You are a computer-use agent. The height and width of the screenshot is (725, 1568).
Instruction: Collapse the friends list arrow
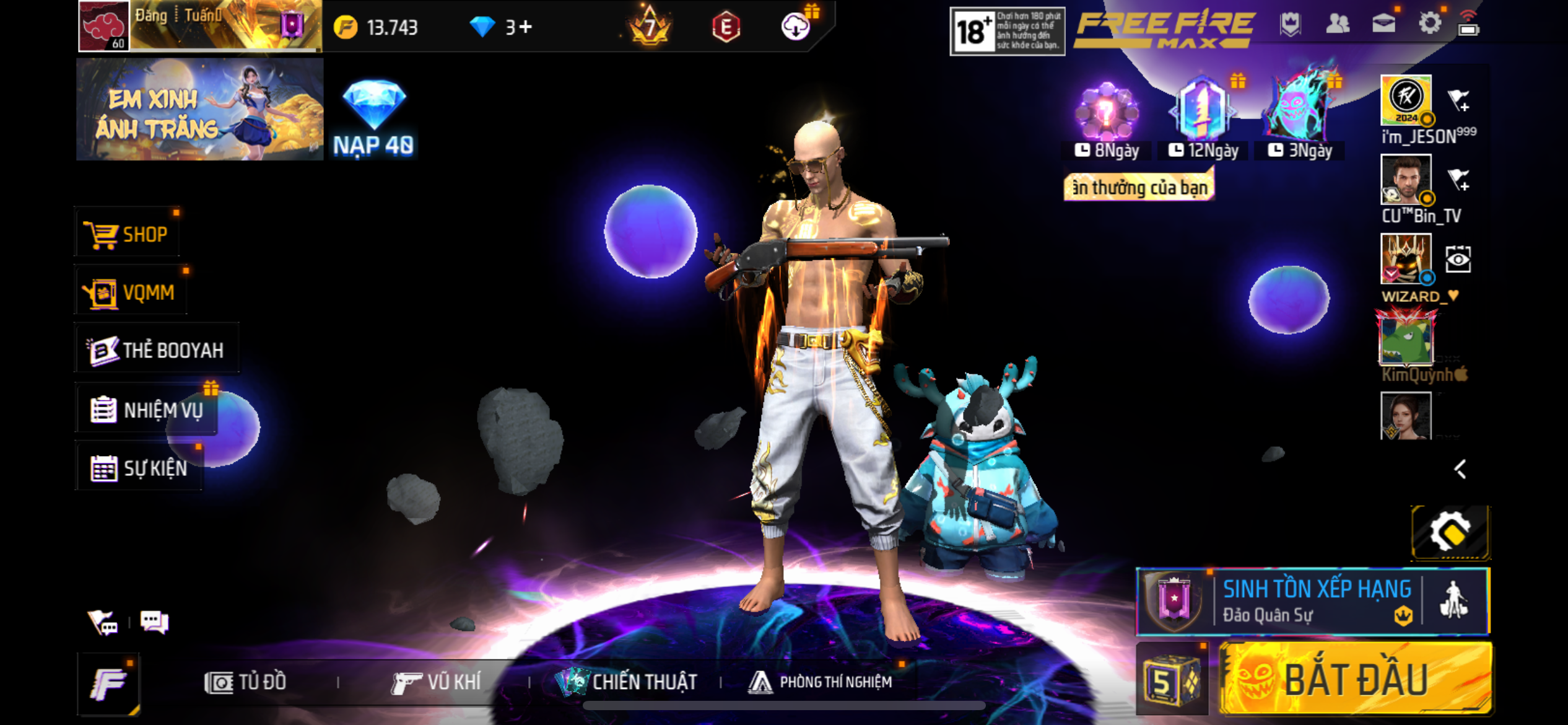click(x=1460, y=469)
